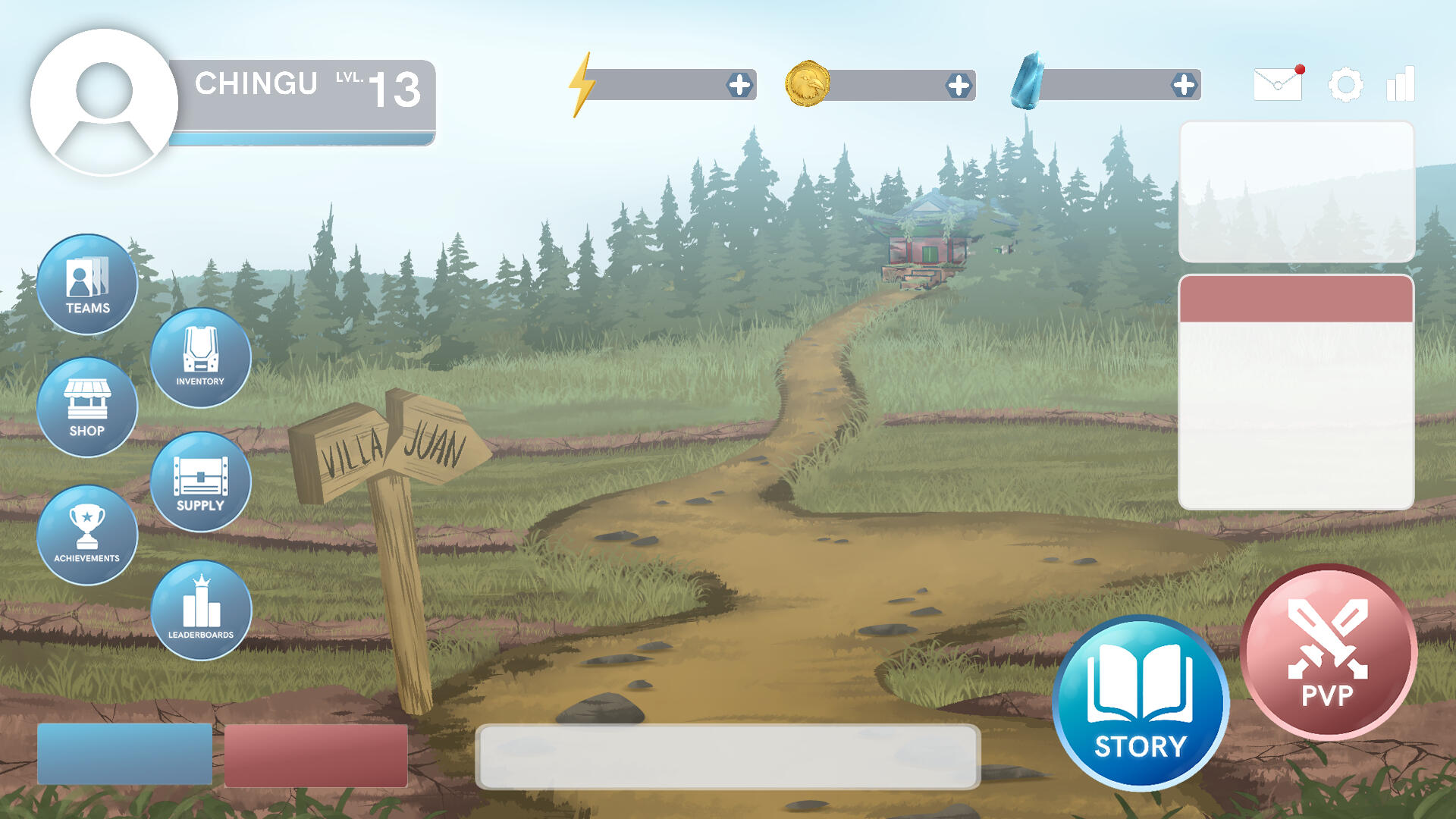Add blue crystals with the plus button

(1184, 85)
